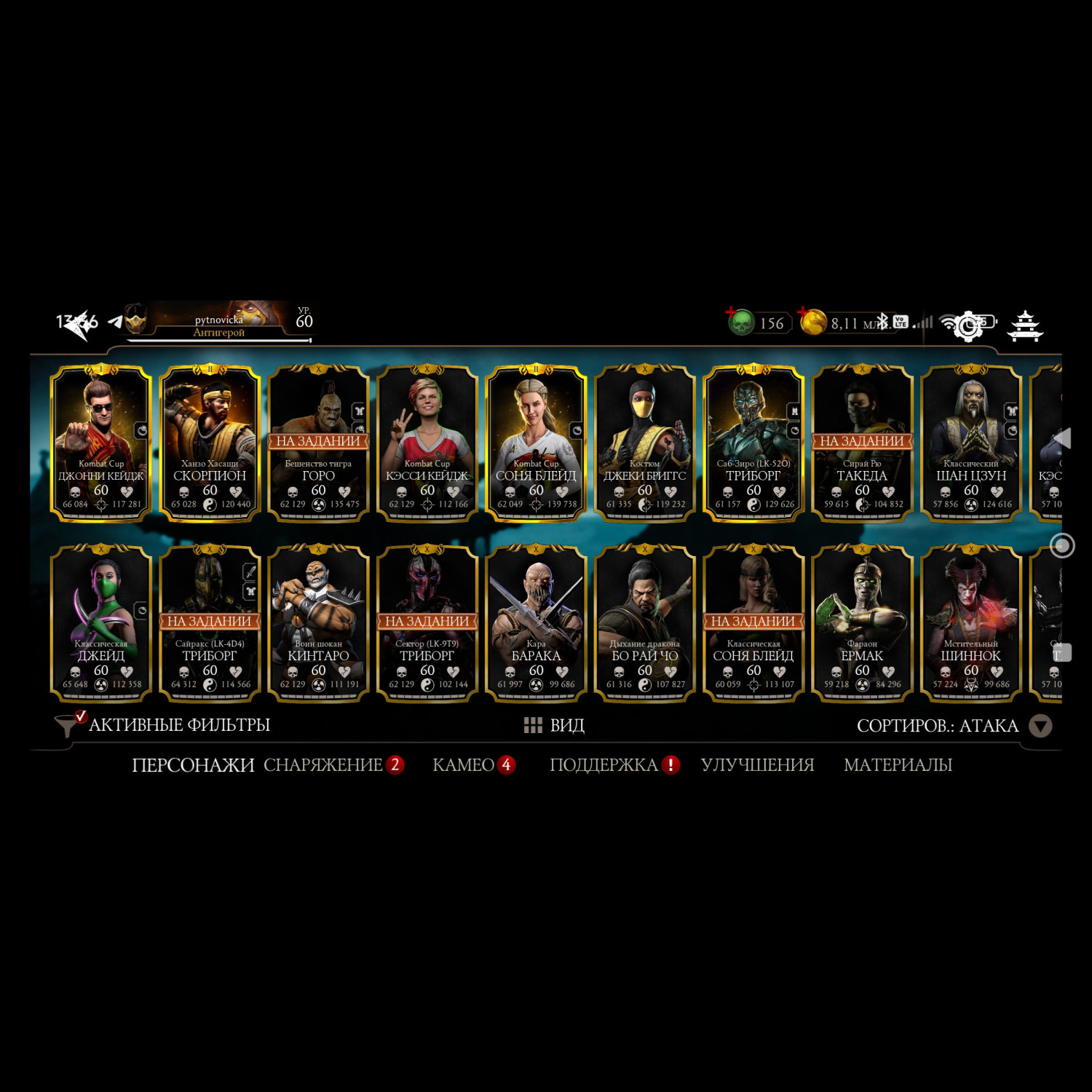The image size is (1092, 1092).
Task: Switch to the Снаряжение tab
Action: click(x=324, y=765)
